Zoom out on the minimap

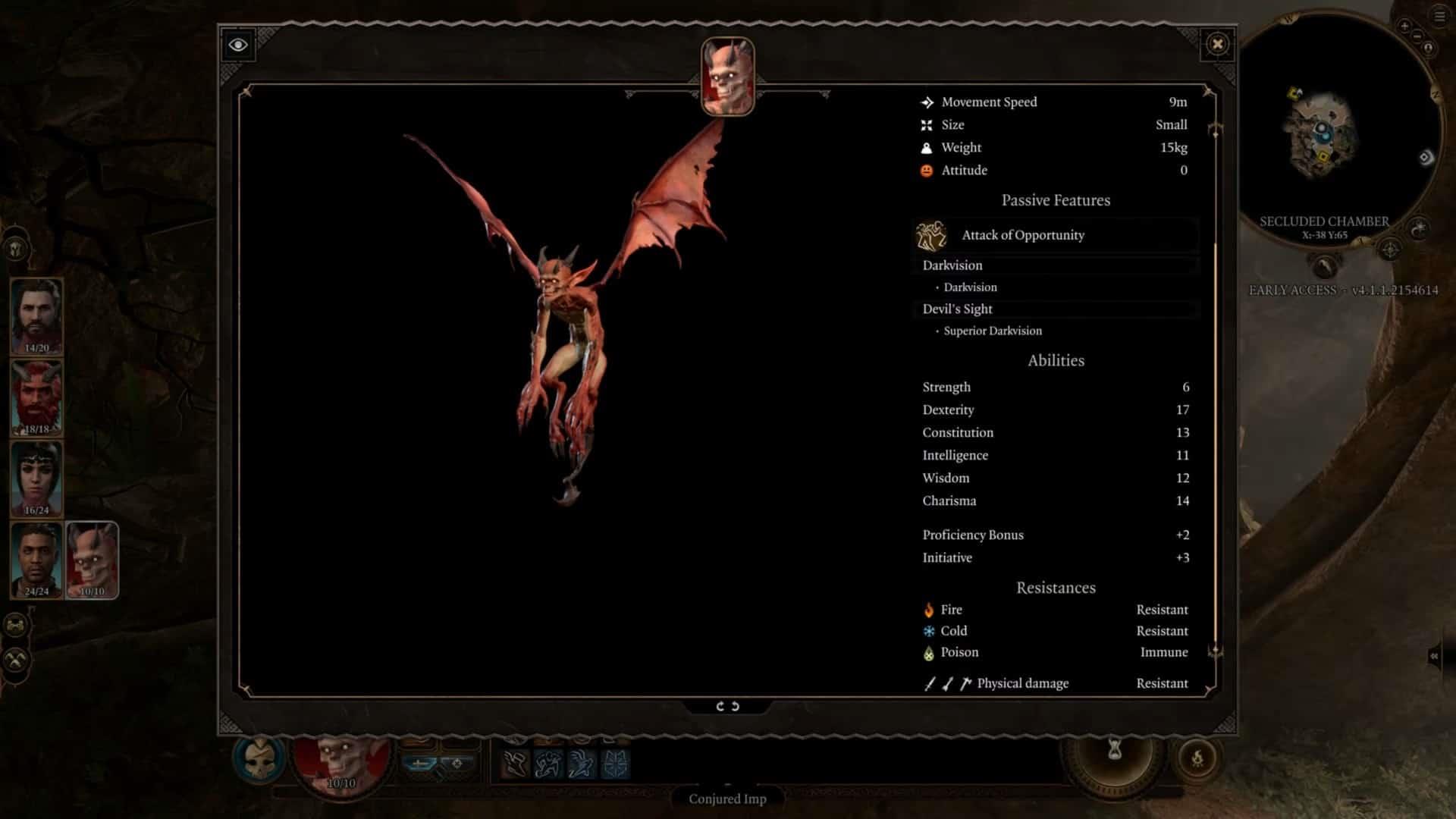pyautogui.click(x=1417, y=36)
